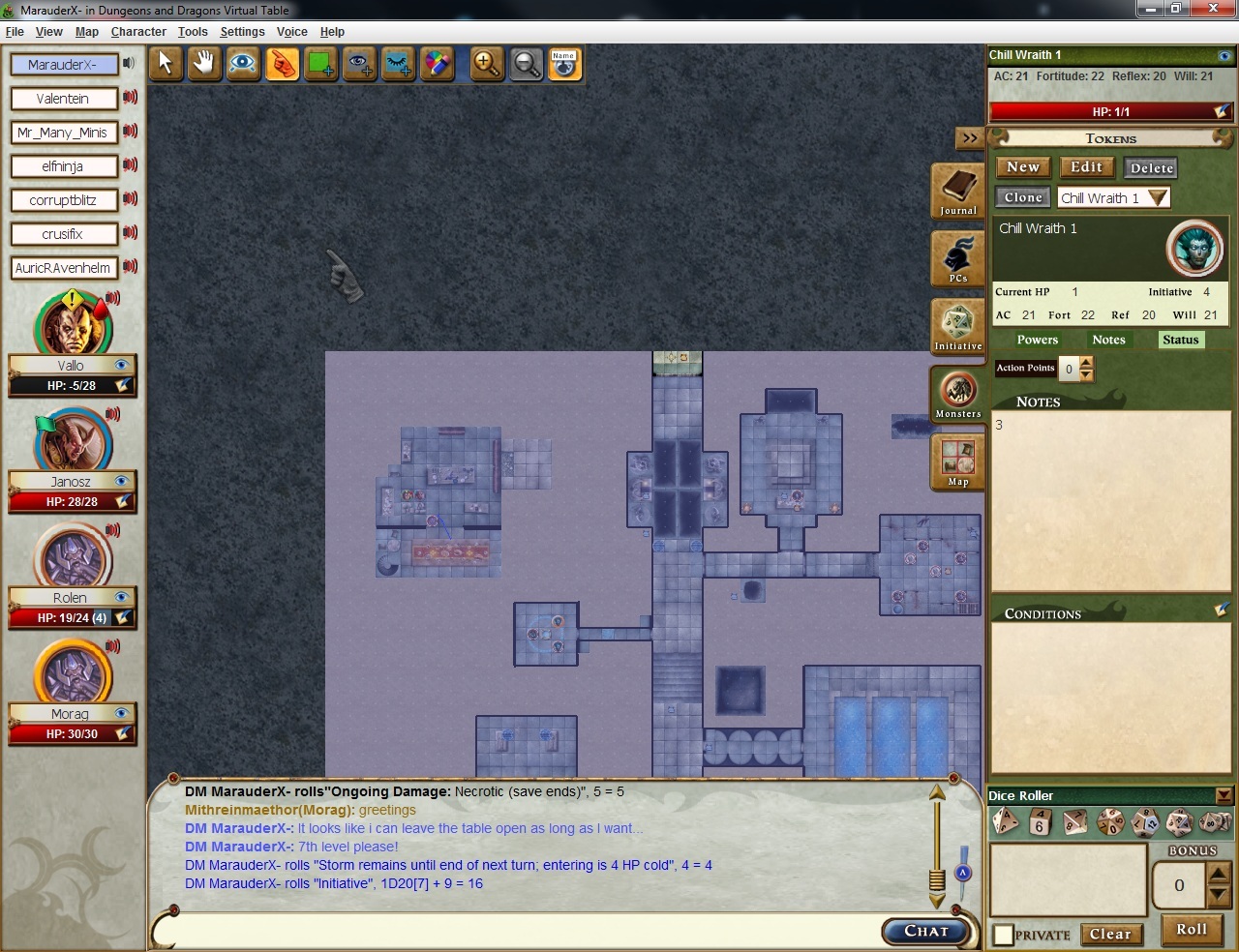Open the Character menu
This screenshot has width=1239, height=952.
coord(138,32)
